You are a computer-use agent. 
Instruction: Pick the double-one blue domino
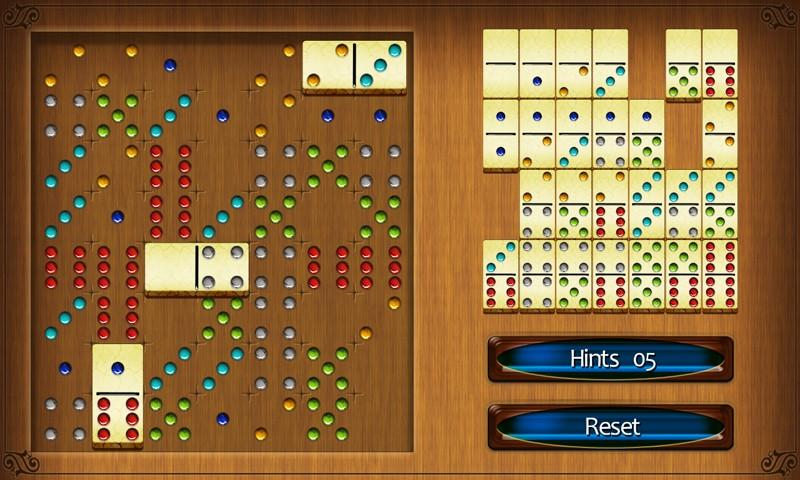[501, 134]
